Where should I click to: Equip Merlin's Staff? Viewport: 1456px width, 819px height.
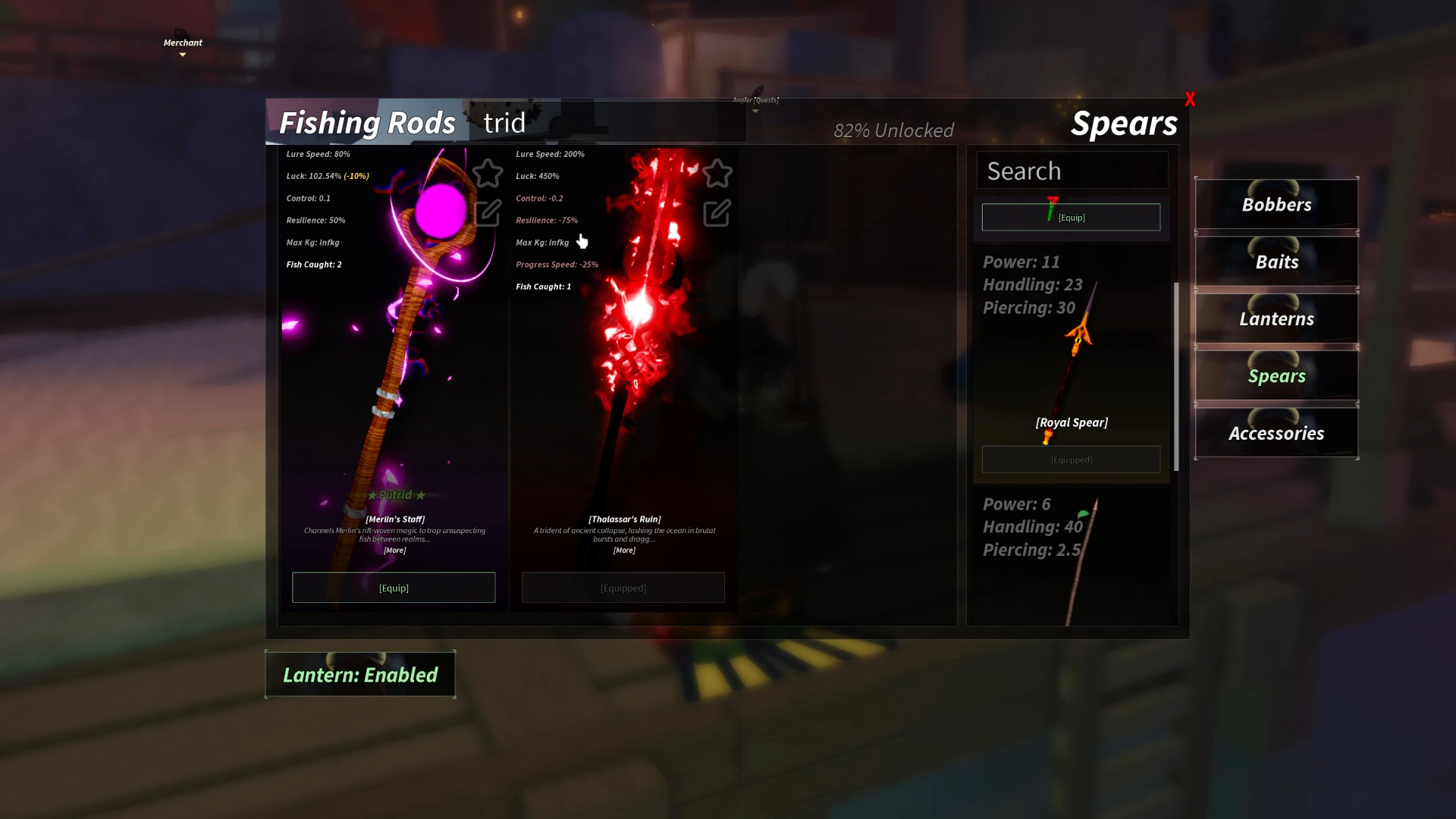coord(393,587)
